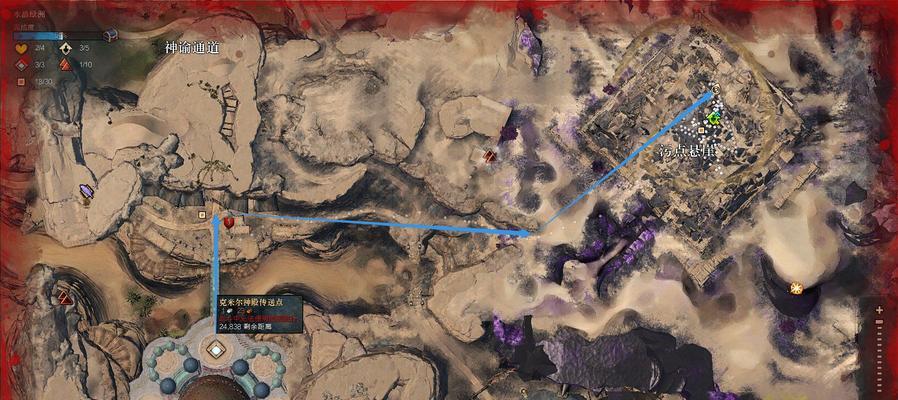
Task: Click the red triangle hero point marker
Action: 66,296
